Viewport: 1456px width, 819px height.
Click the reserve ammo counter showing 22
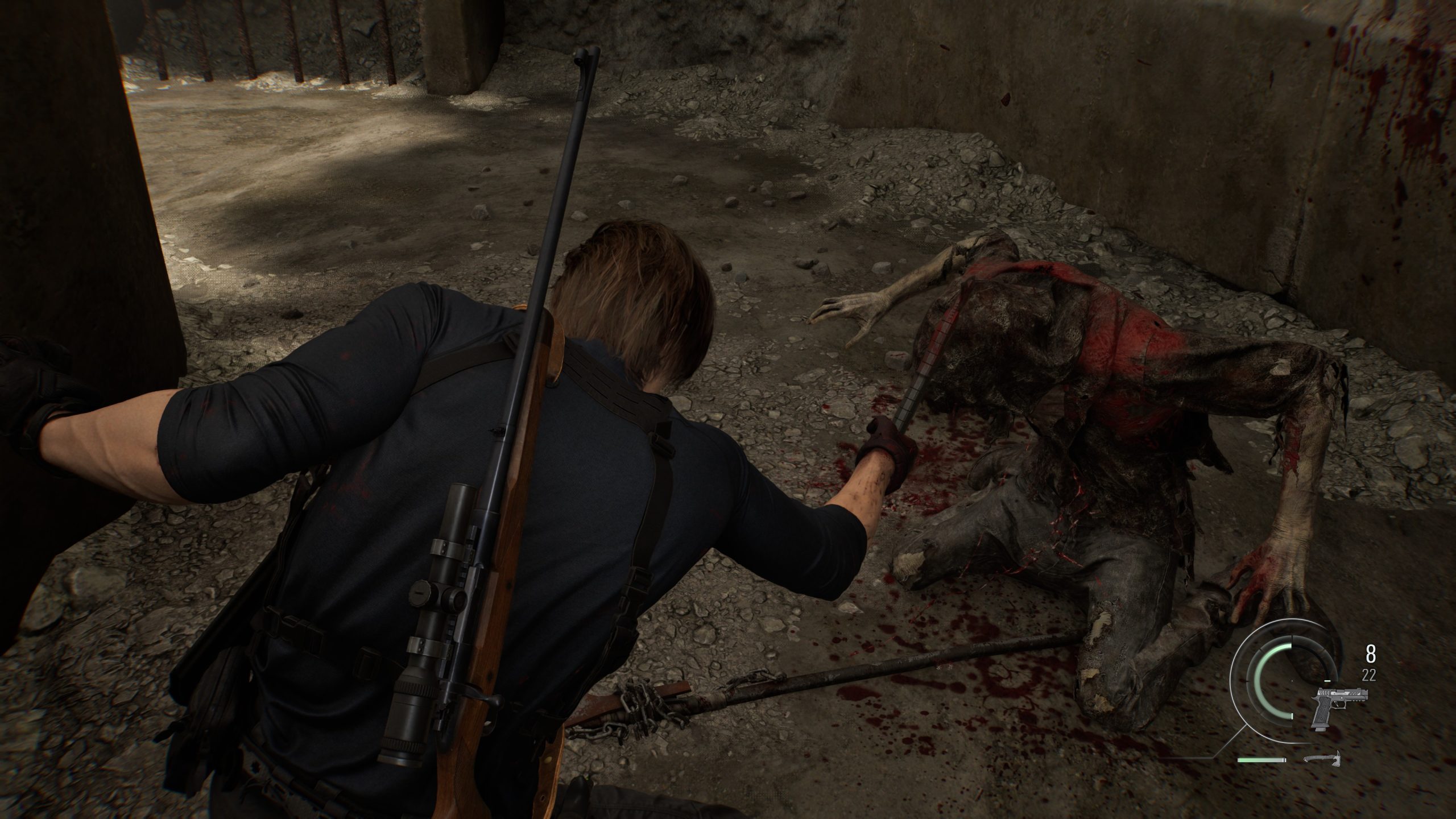tap(1369, 674)
